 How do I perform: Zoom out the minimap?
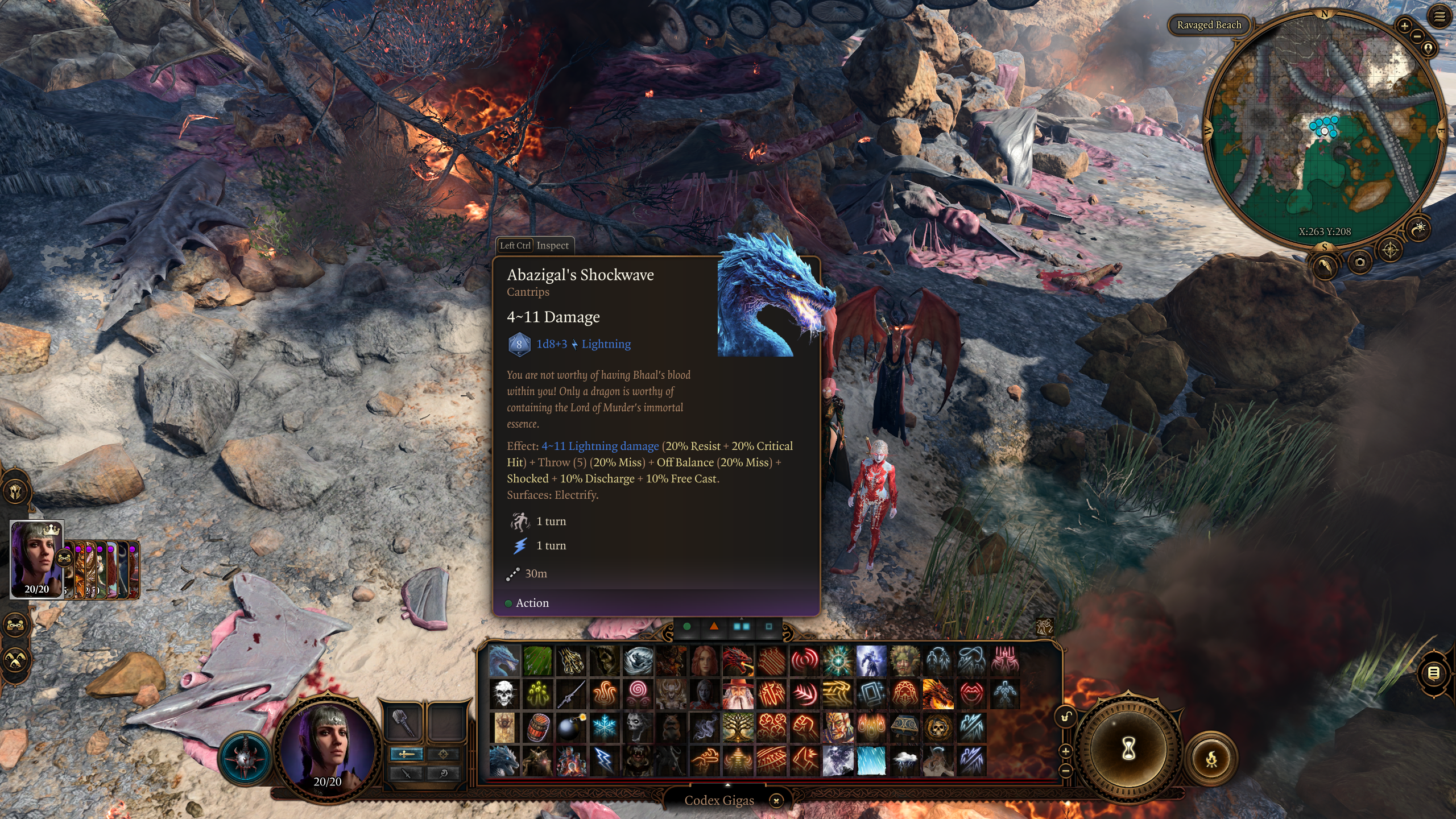click(x=1417, y=37)
